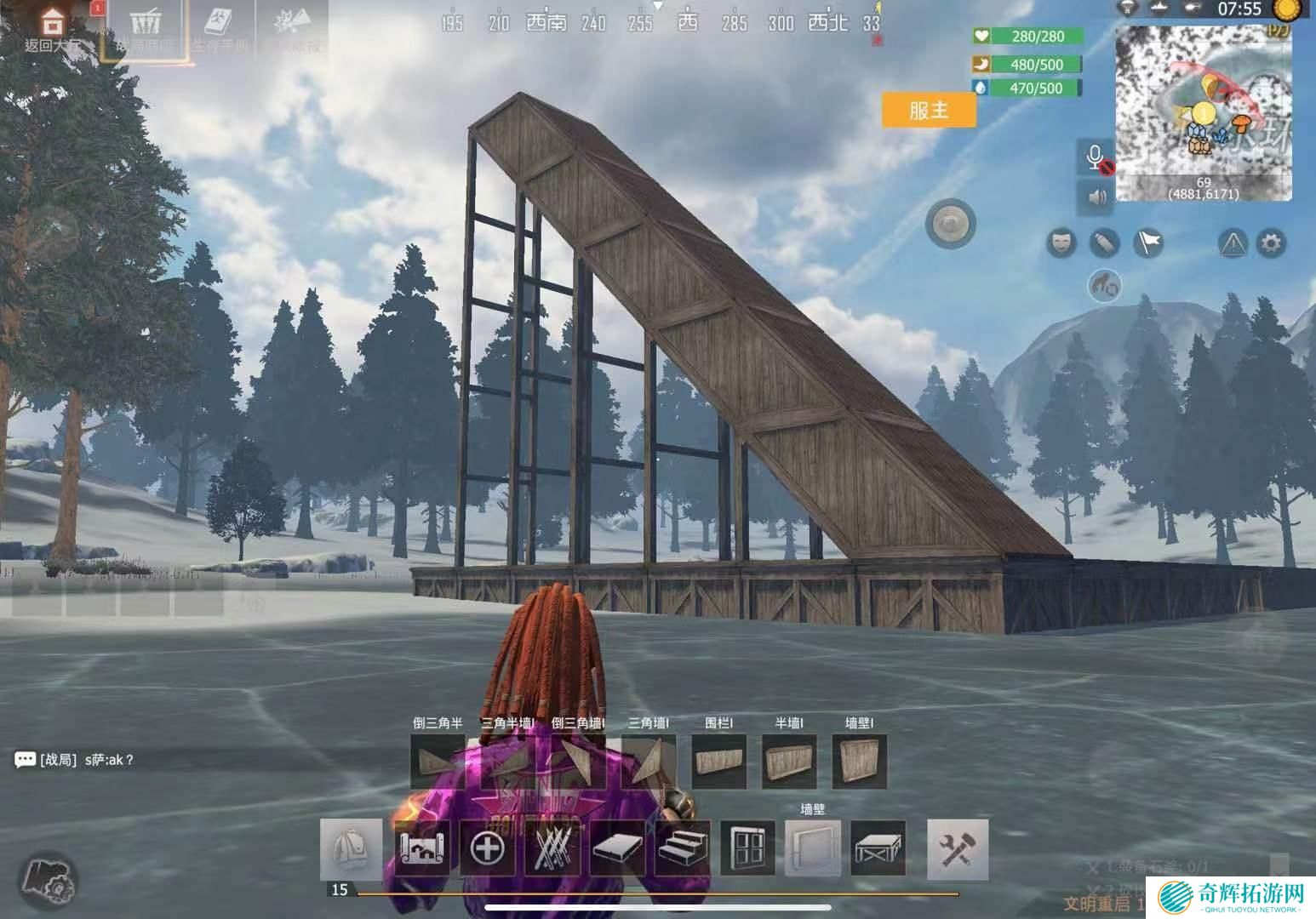The width and height of the screenshot is (1316, 919).
Task: Toggle the hammer and wrench build mode
Action: [957, 848]
